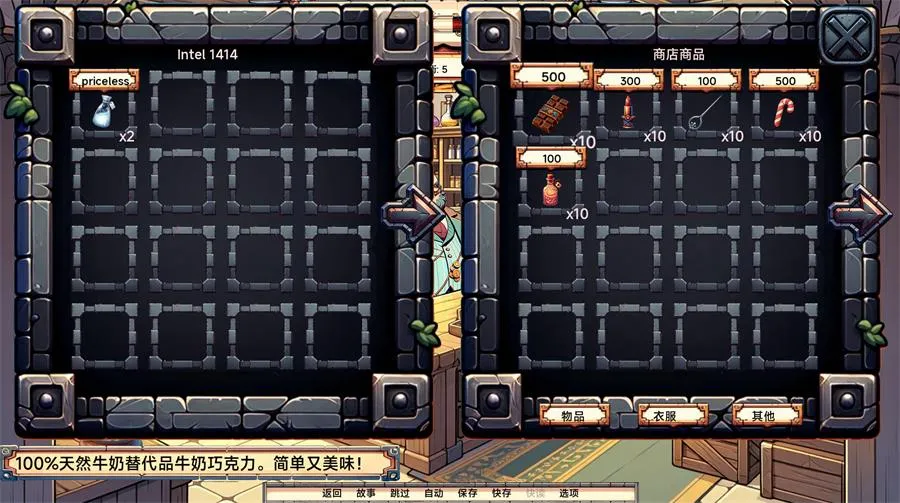Select the candy cane shop item
This screenshot has width=900, height=503.
[783, 113]
